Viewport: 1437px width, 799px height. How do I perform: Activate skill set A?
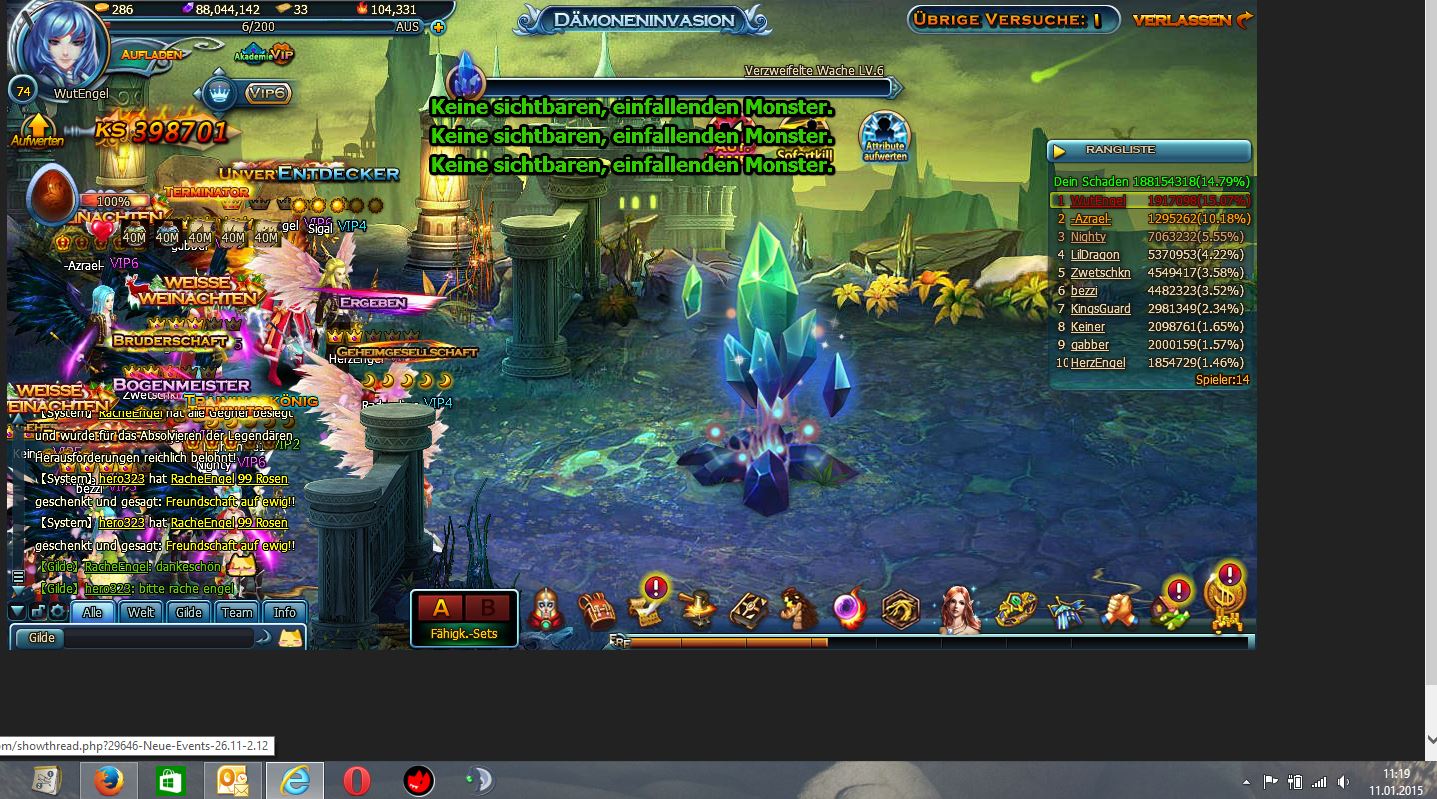click(x=441, y=608)
